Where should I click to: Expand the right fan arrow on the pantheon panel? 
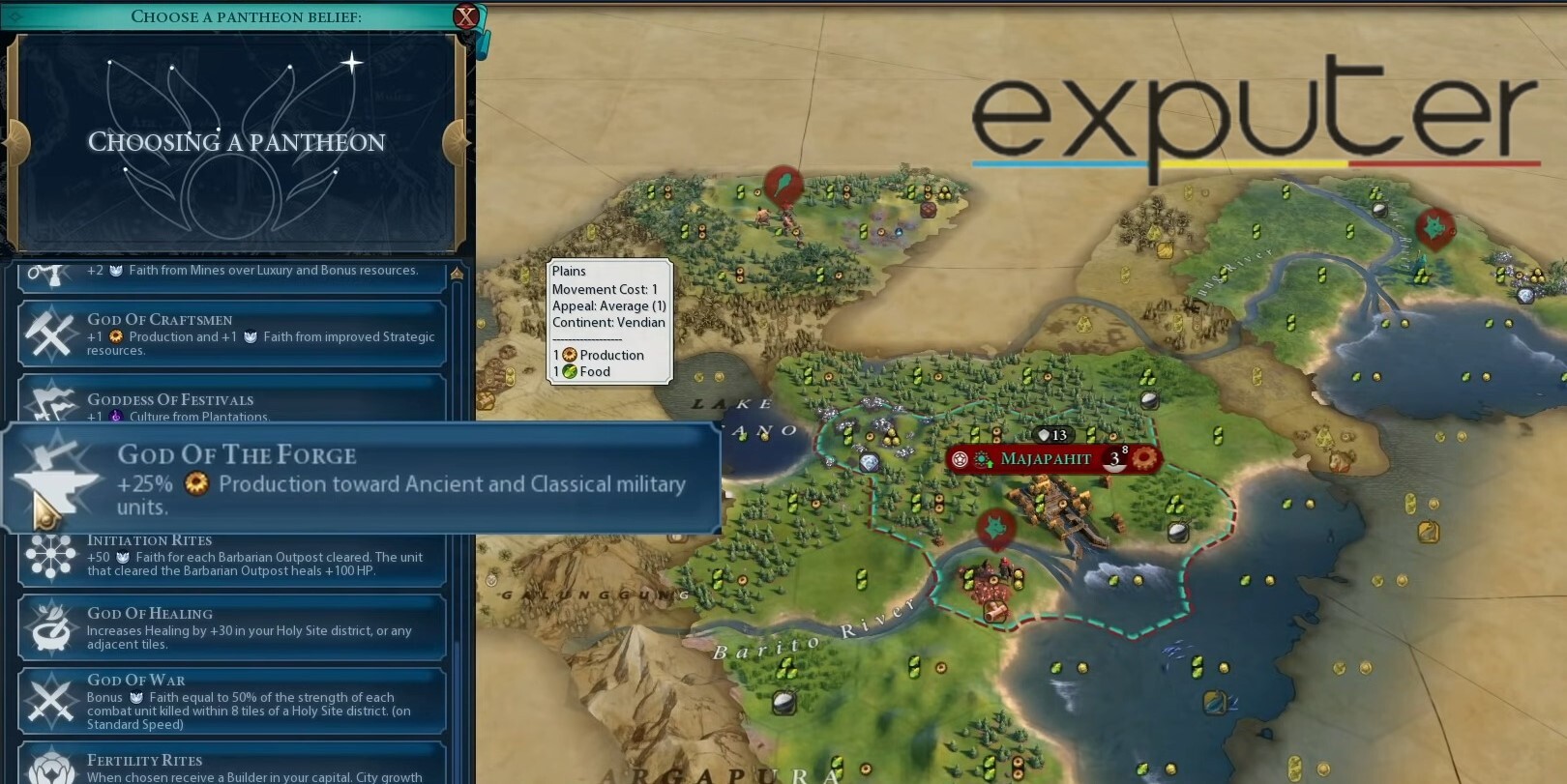pos(455,141)
